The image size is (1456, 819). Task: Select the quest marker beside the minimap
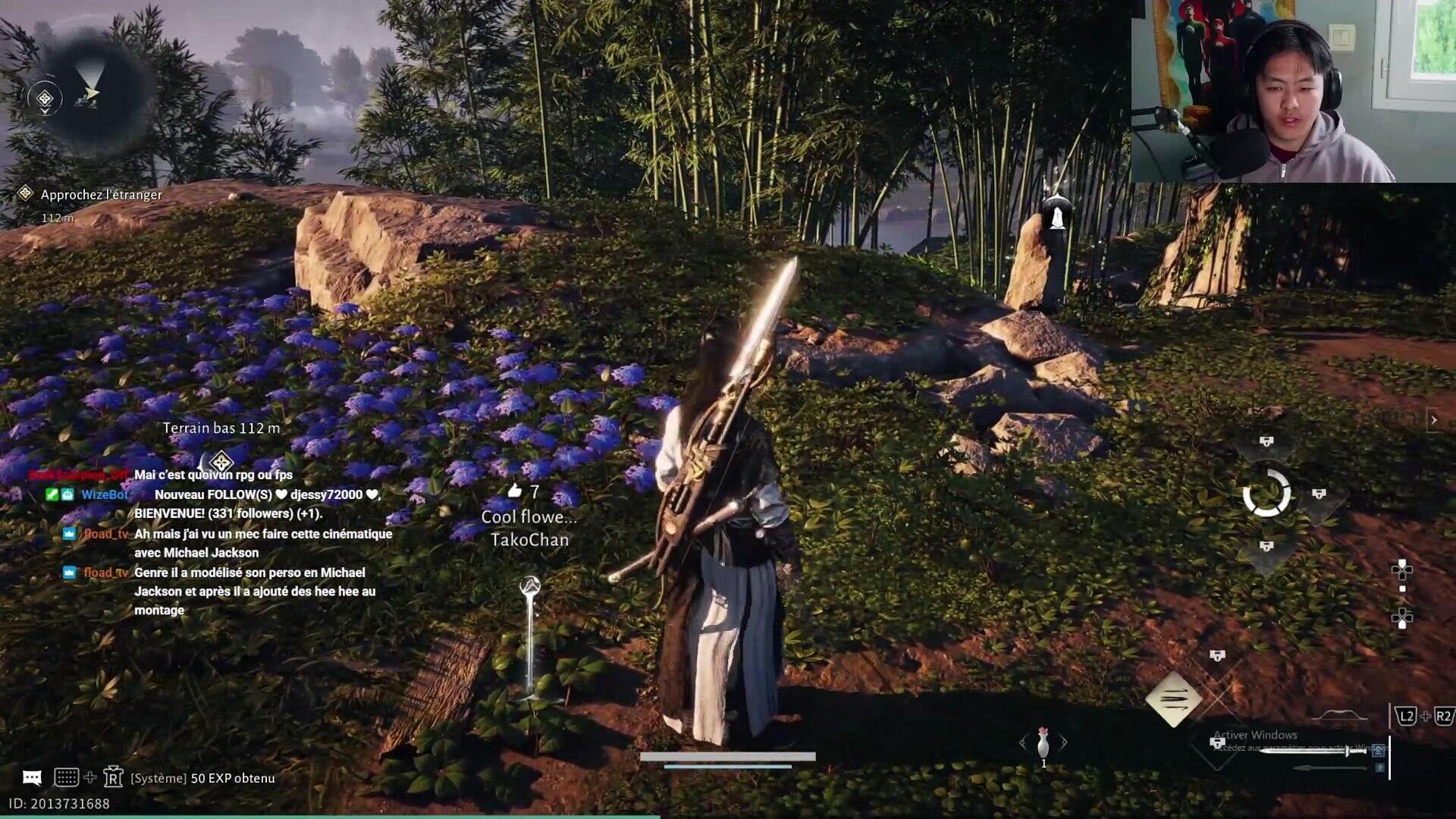pos(45,99)
